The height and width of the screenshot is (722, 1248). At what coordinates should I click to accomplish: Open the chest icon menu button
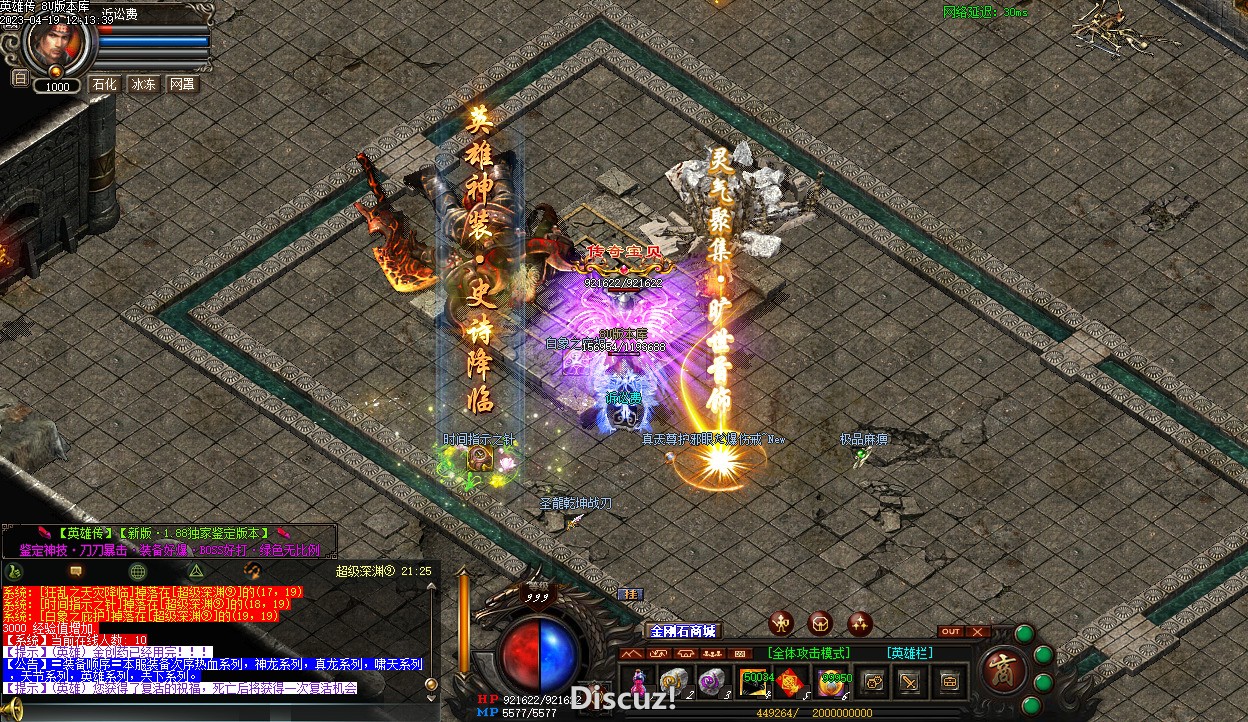pos(948,682)
